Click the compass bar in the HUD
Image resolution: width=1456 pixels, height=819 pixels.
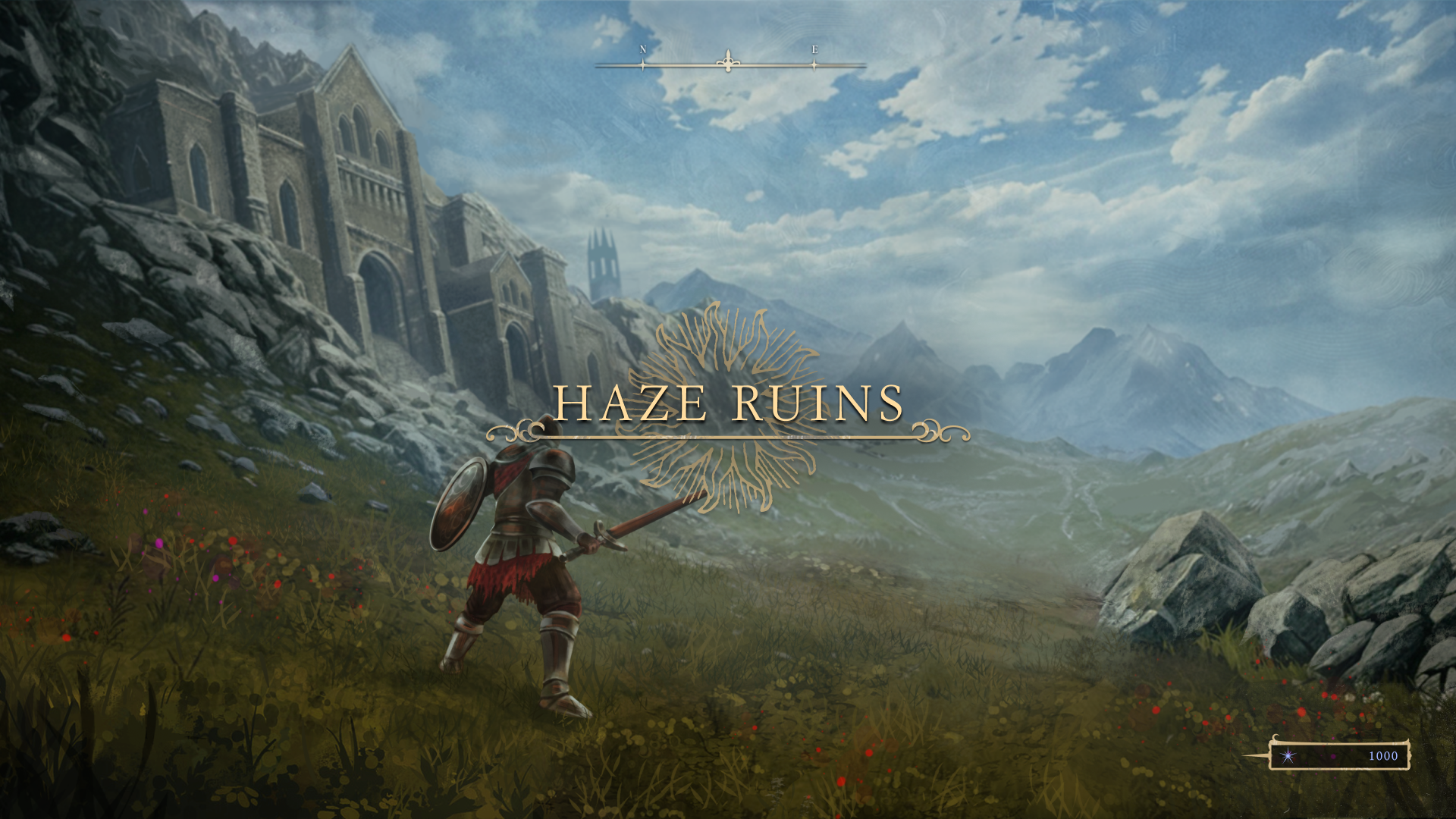coord(730,64)
